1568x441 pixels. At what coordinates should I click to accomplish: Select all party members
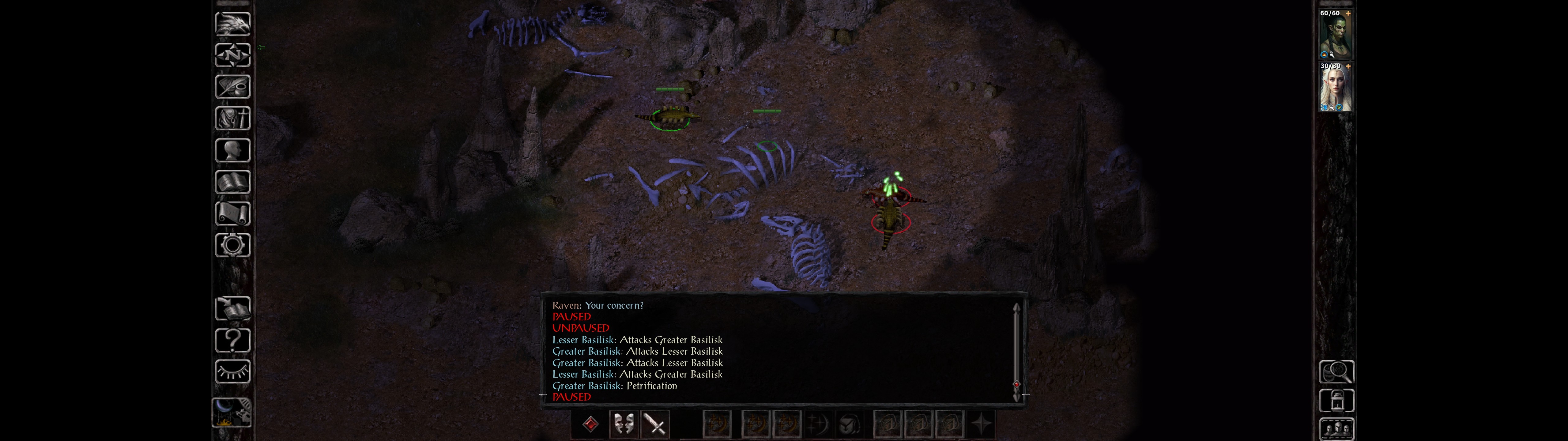(x=1337, y=429)
